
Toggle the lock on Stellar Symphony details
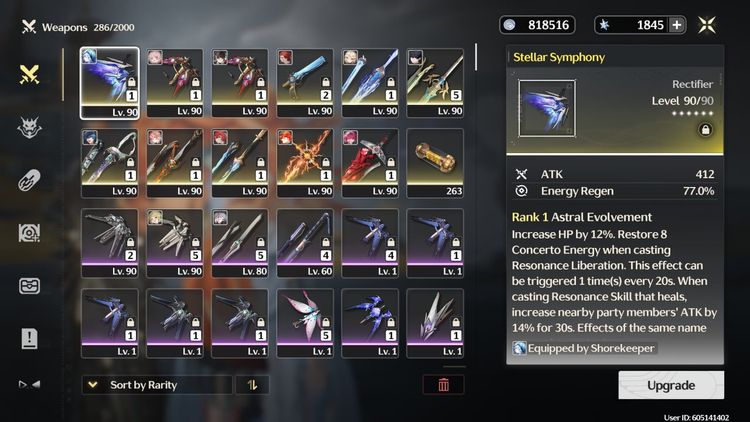706,130
